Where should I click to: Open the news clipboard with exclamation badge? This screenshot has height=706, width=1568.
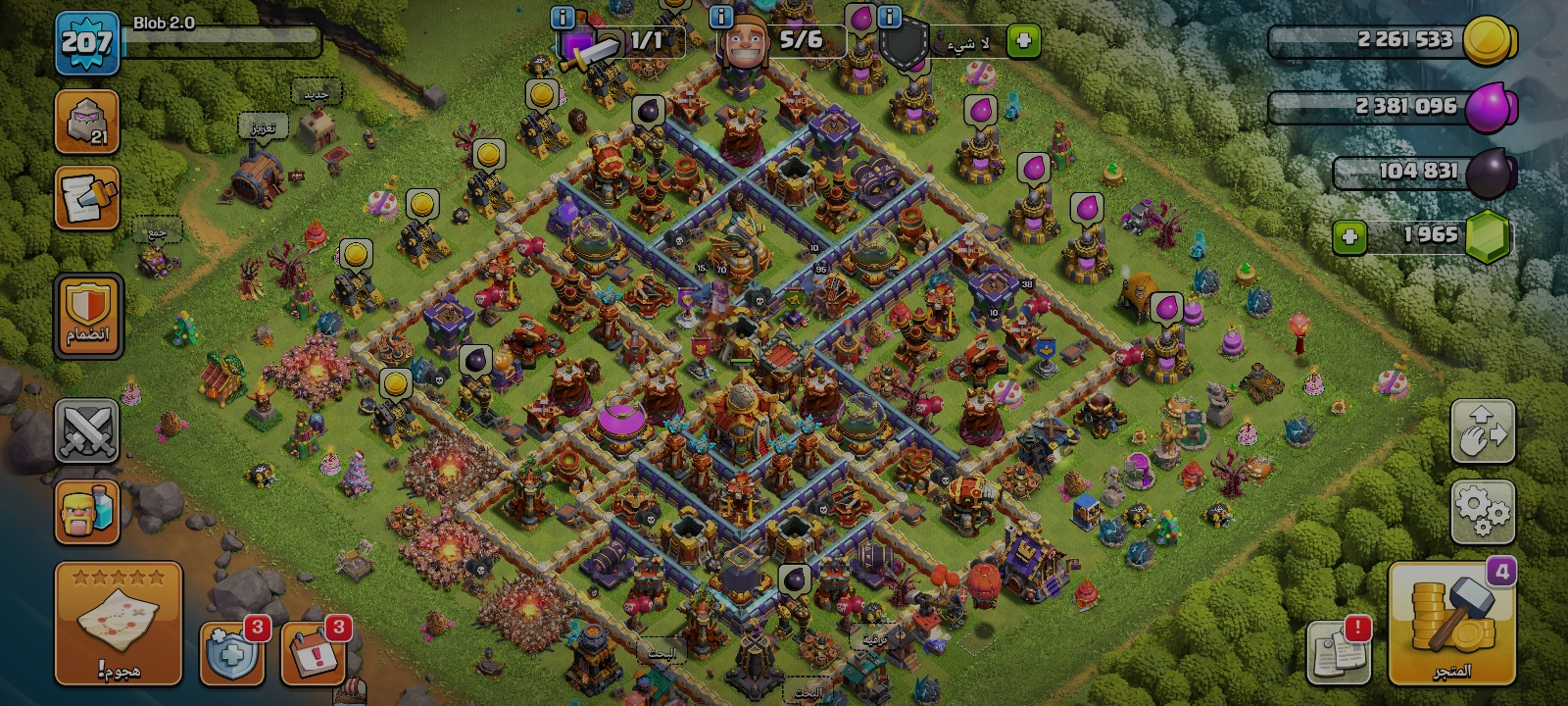click(1339, 651)
